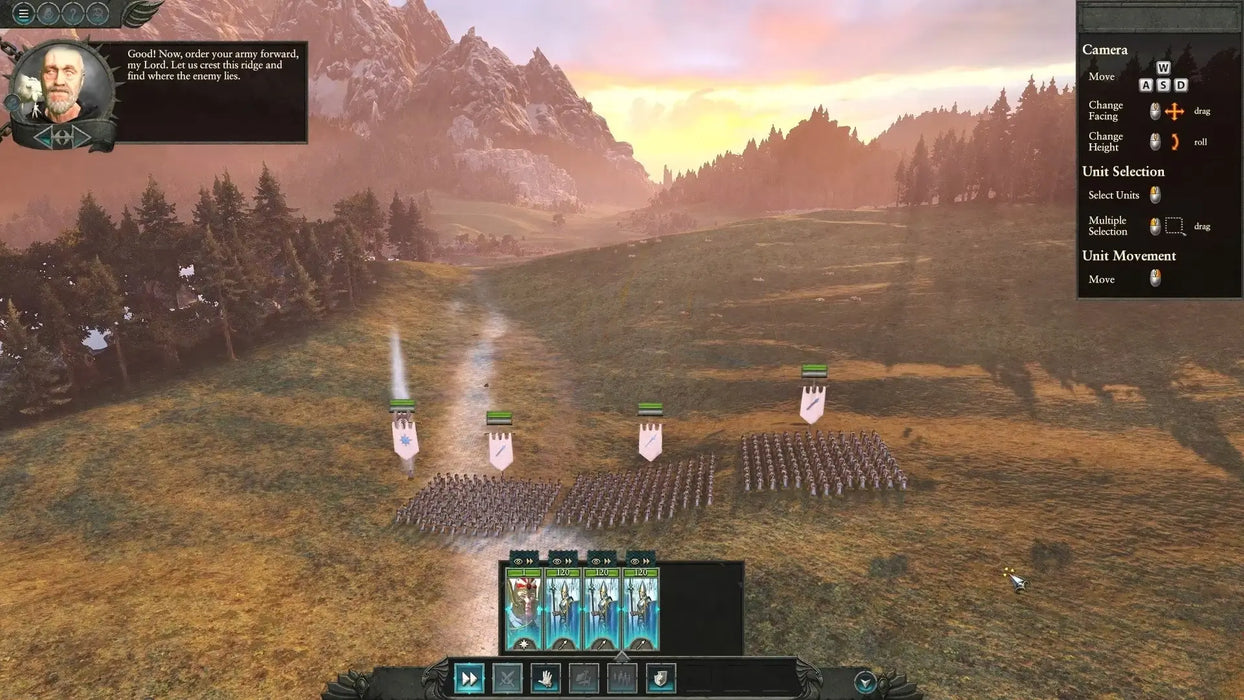Toggle the run double-arrow command
The image size is (1244, 700).
click(469, 678)
